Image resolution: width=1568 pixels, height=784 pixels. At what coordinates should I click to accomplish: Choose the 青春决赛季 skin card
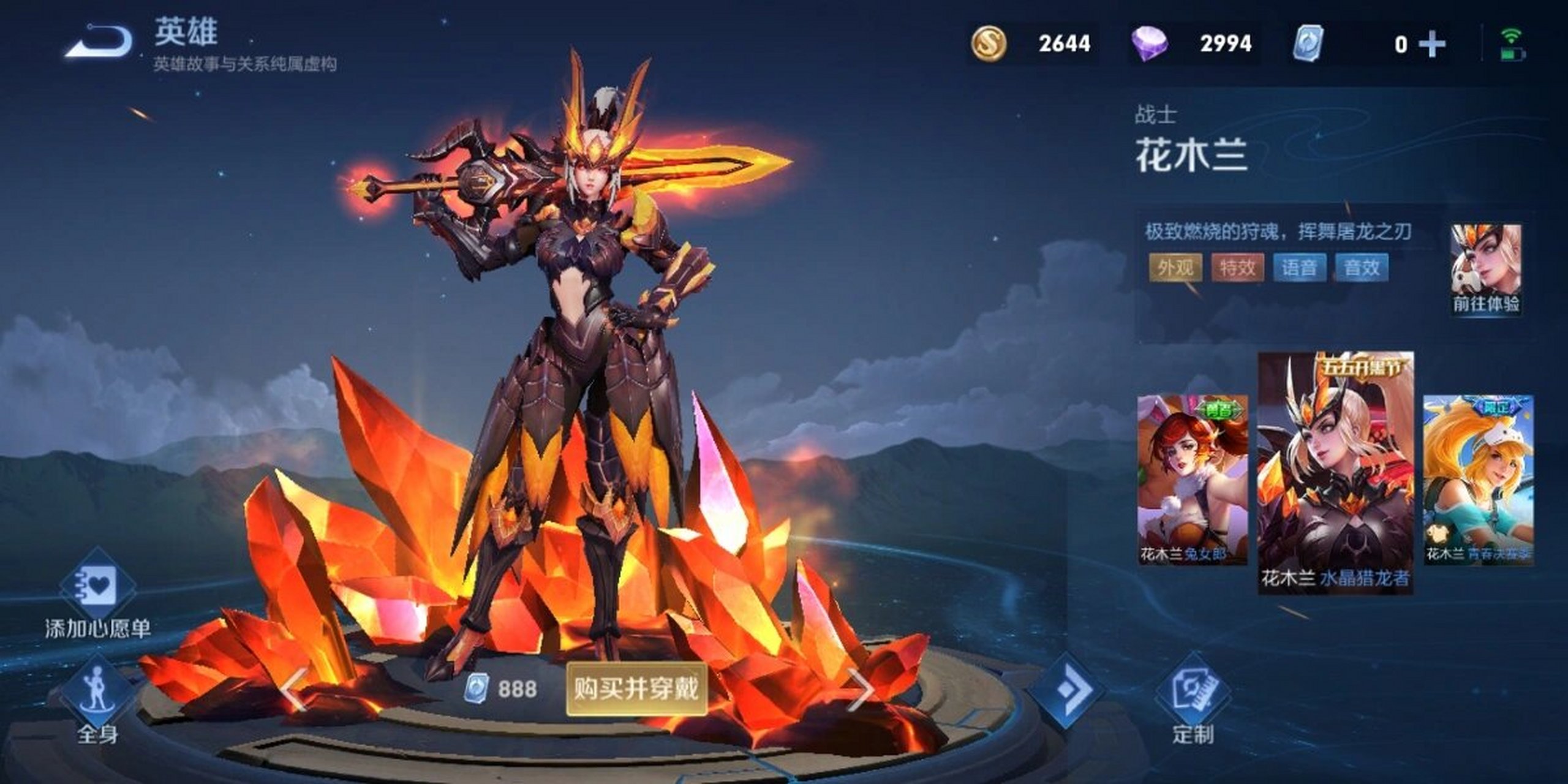1477,479
